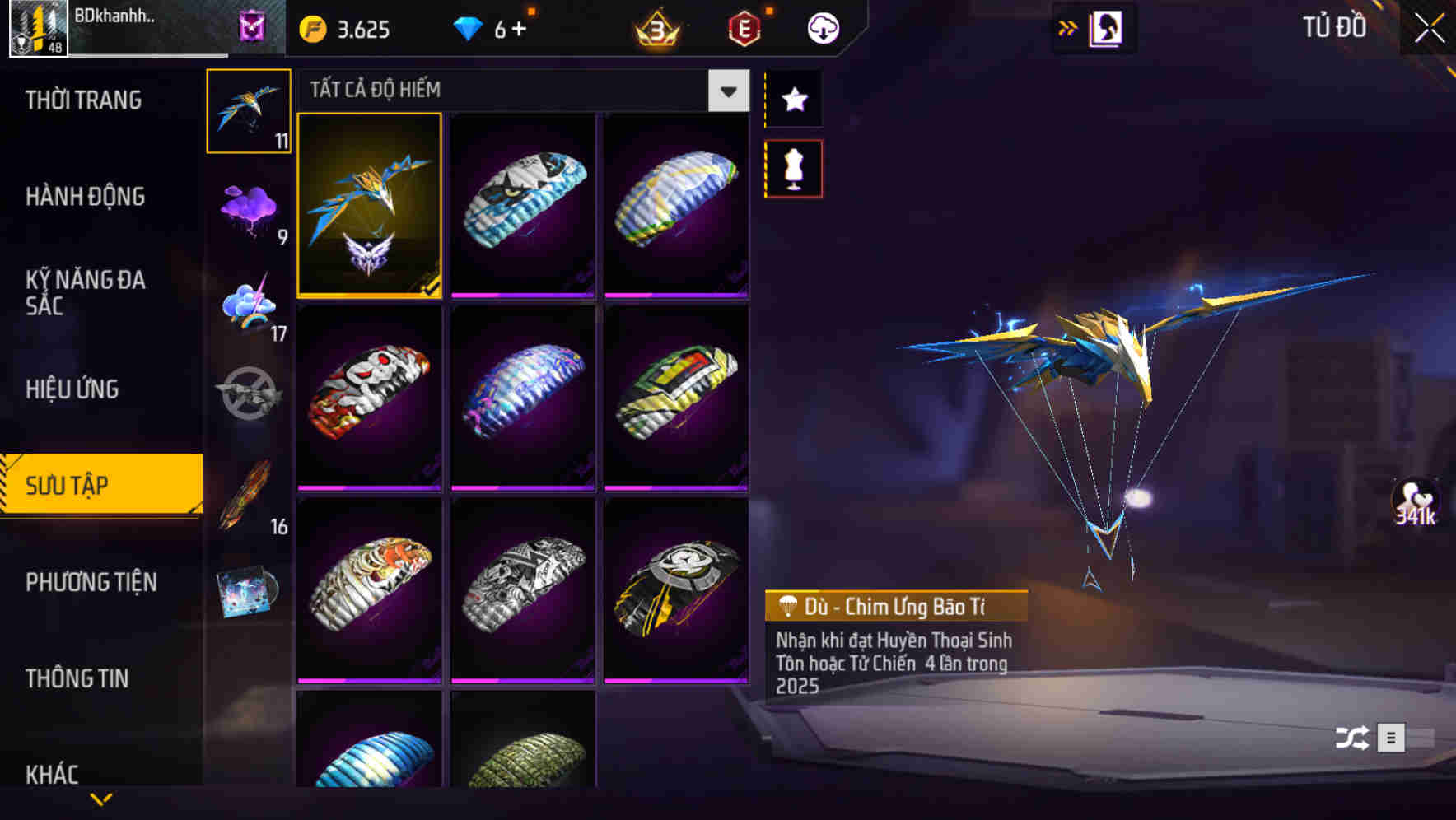Toggle the list view icon at bottom right

(x=1393, y=738)
